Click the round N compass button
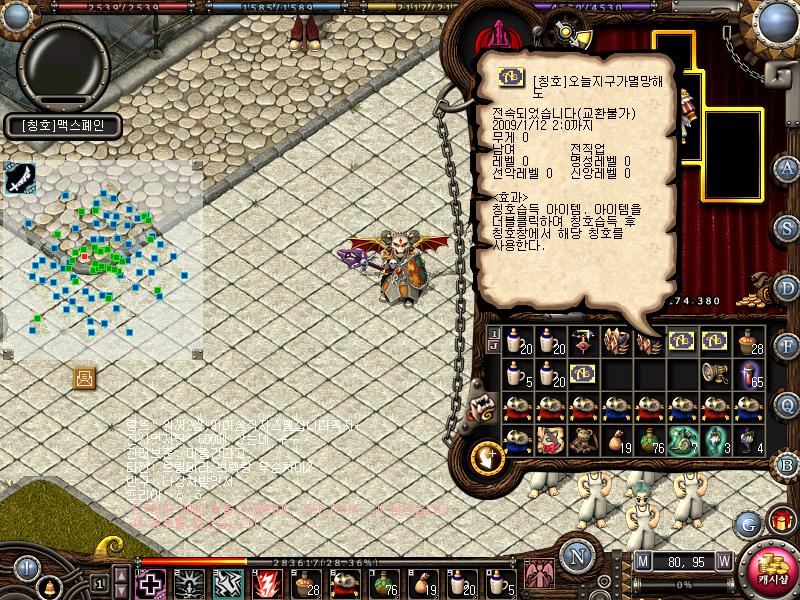 [x=577, y=557]
